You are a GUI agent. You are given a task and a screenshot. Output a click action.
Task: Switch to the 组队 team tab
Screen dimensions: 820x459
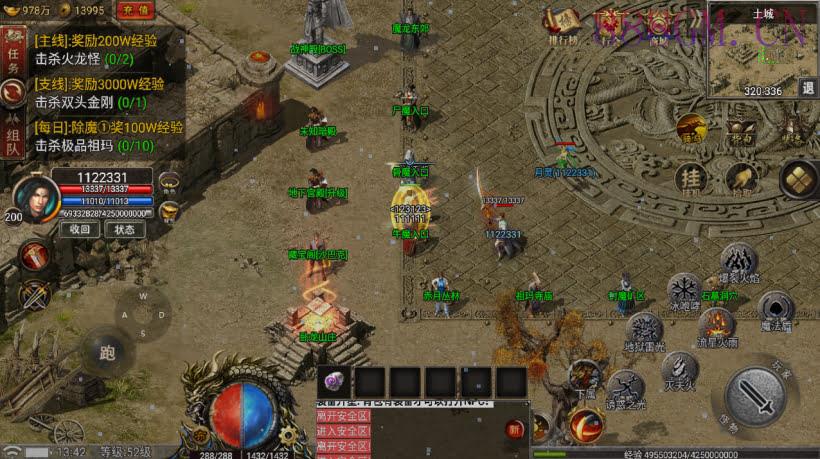tap(14, 136)
